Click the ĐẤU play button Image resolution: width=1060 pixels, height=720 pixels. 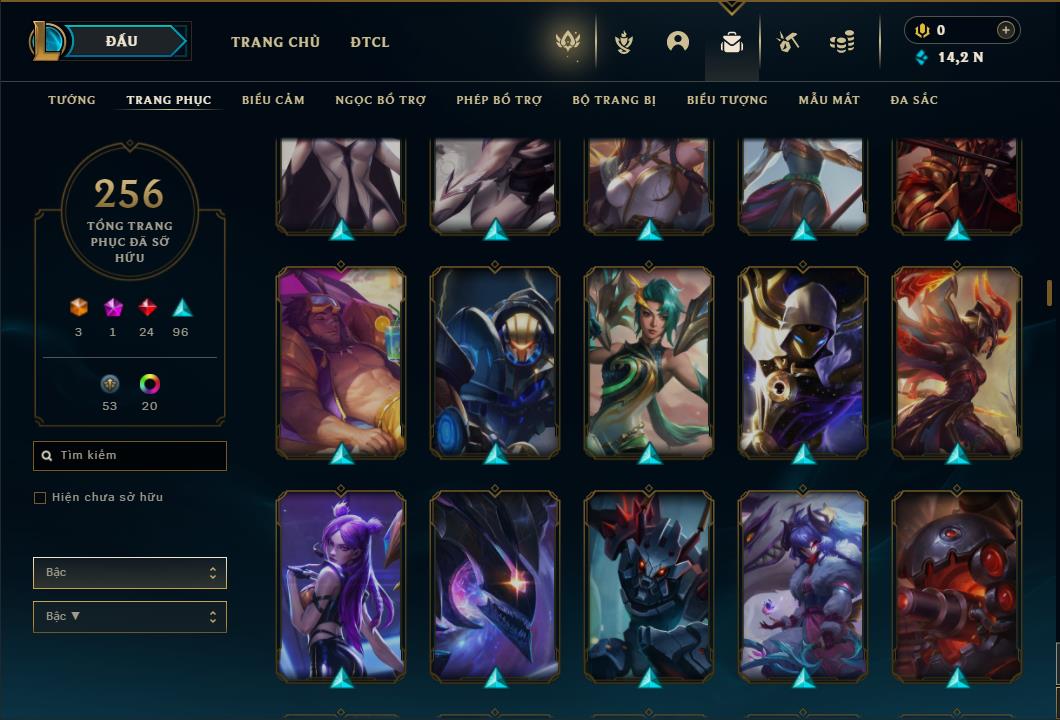(121, 41)
